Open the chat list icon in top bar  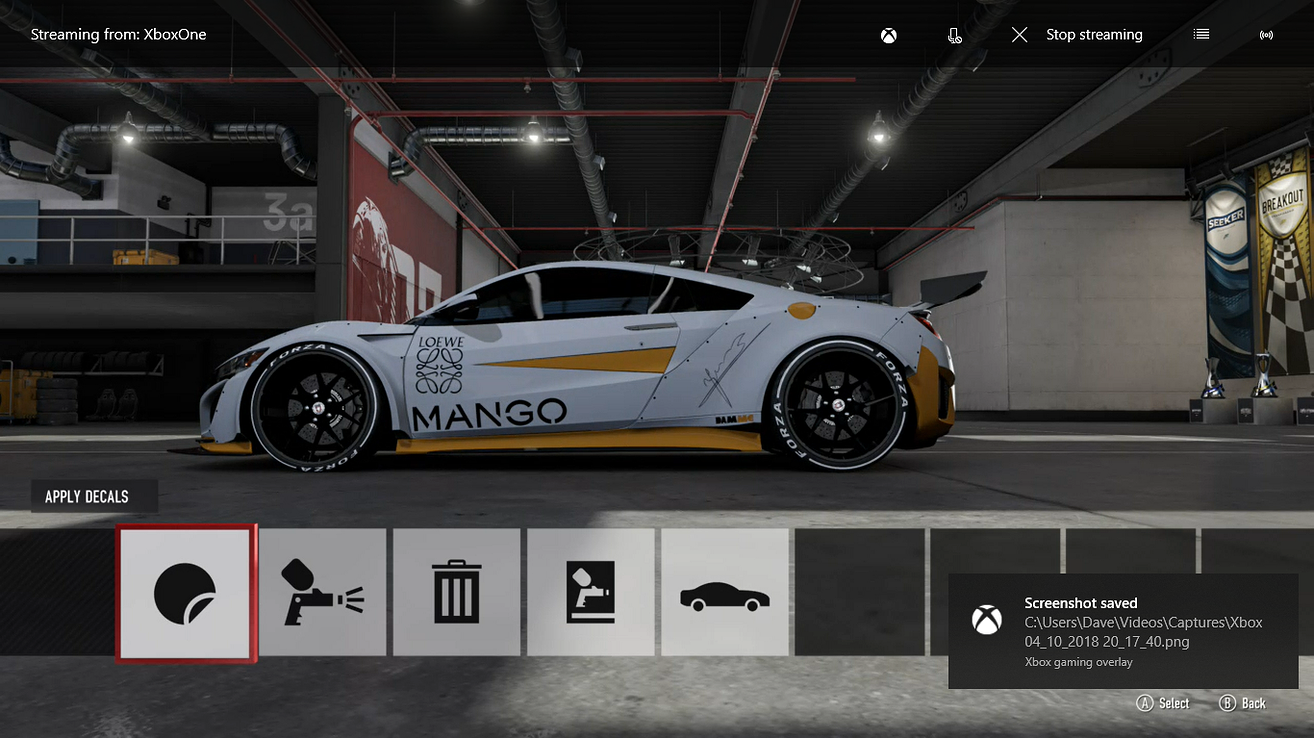click(x=1200, y=34)
